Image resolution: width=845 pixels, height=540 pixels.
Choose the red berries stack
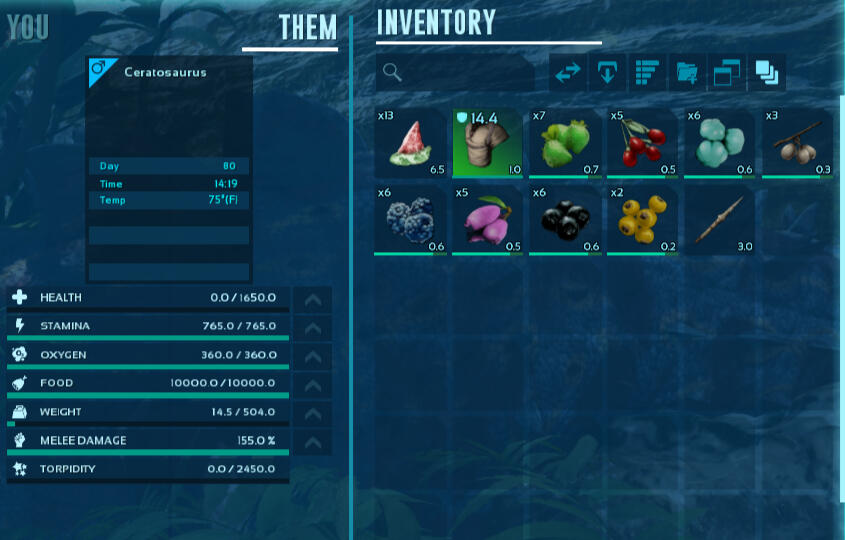[643, 143]
